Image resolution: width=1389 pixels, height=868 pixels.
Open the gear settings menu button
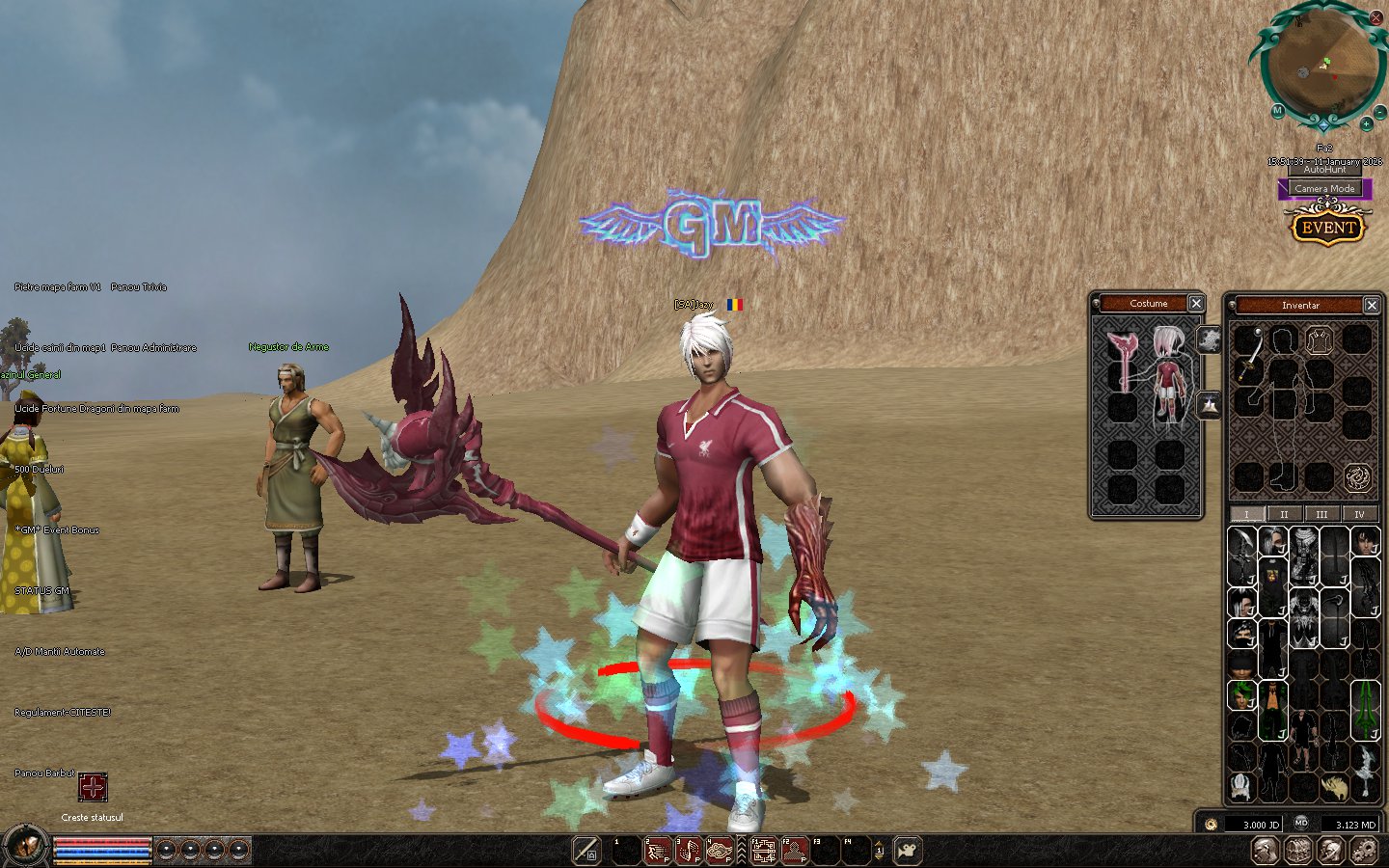pyautogui.click(x=1364, y=850)
